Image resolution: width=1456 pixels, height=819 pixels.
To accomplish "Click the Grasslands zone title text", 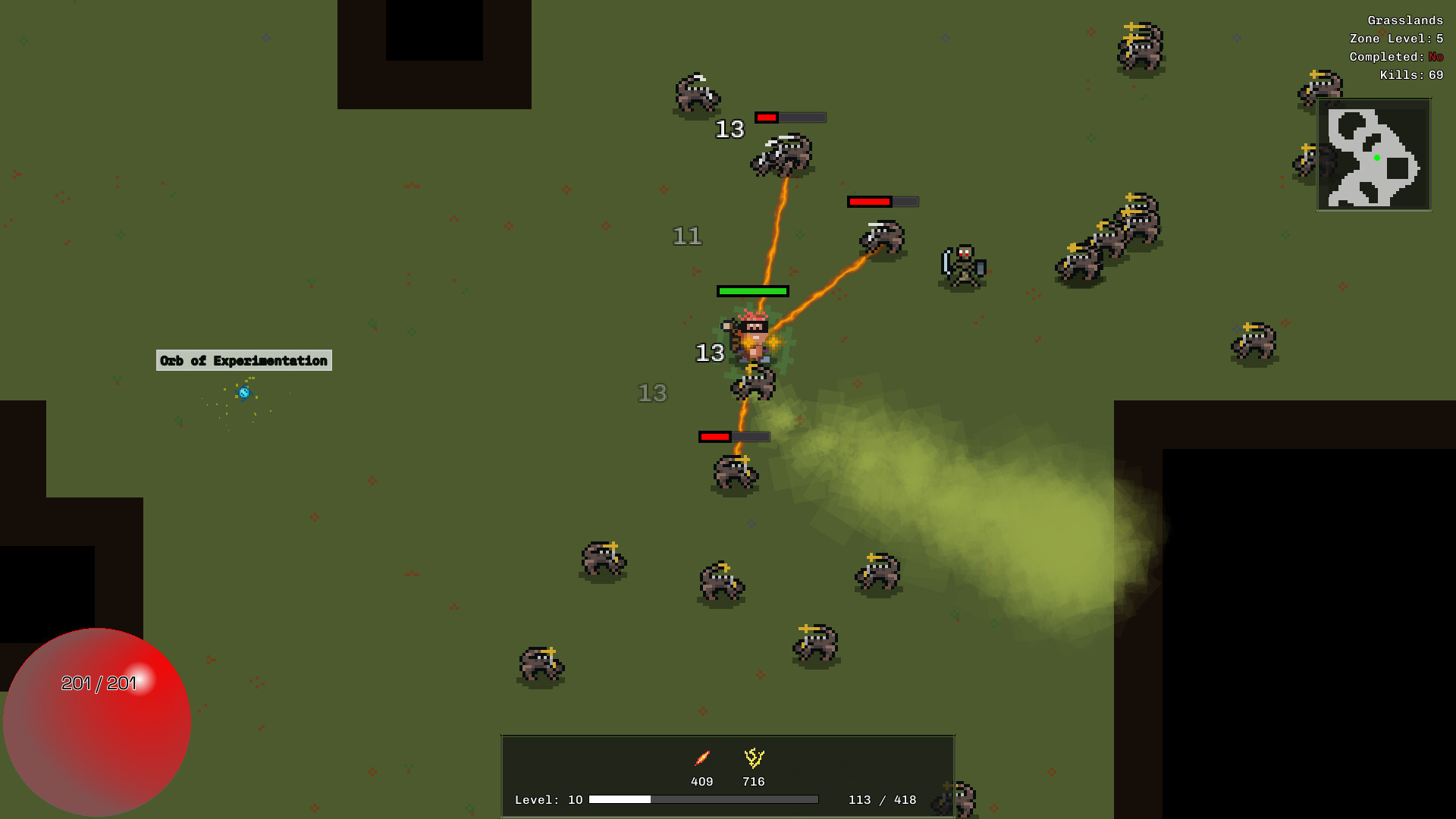I will click(1404, 20).
